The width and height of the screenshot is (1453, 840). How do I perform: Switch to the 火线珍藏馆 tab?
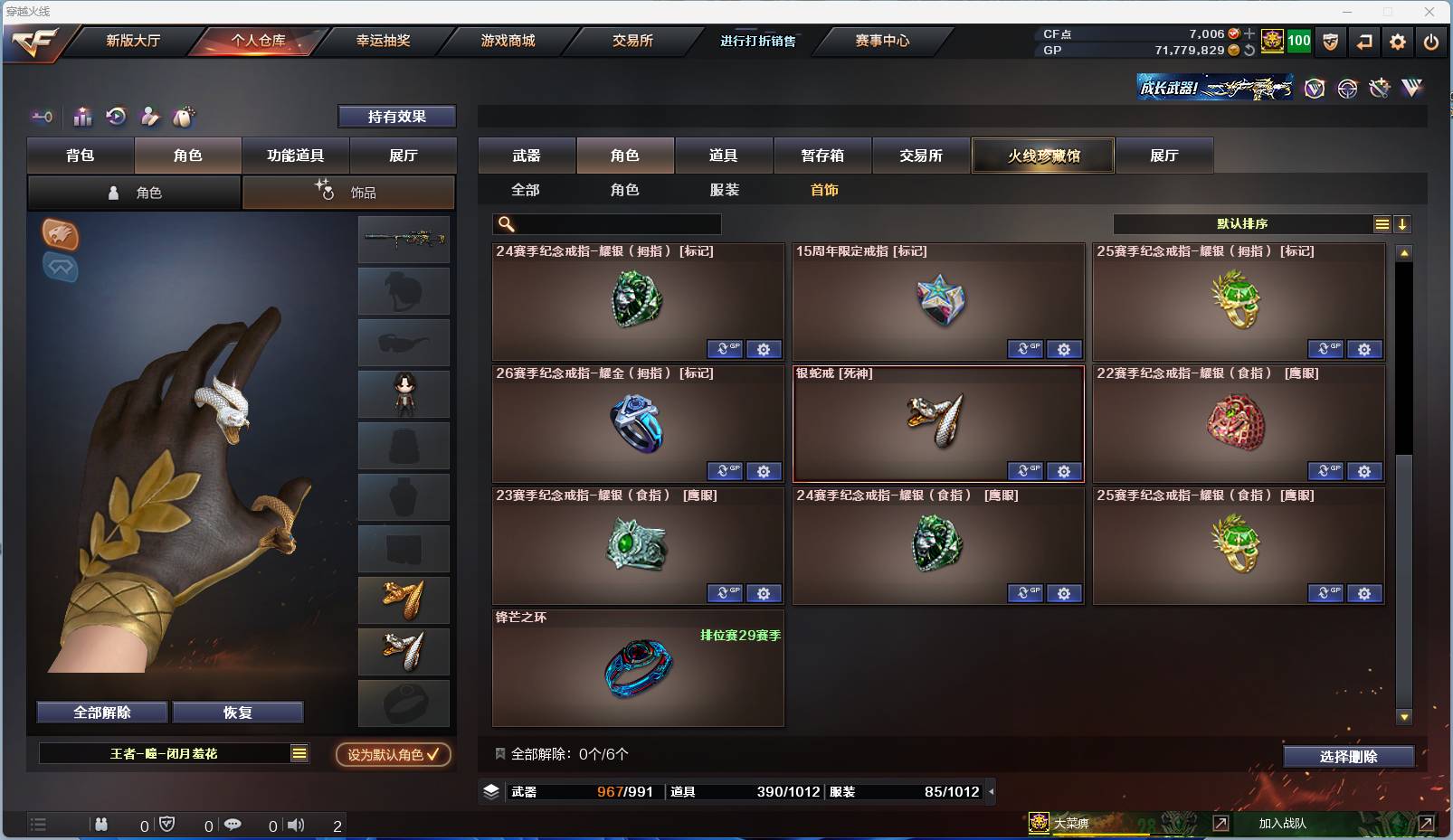[x=1042, y=155]
